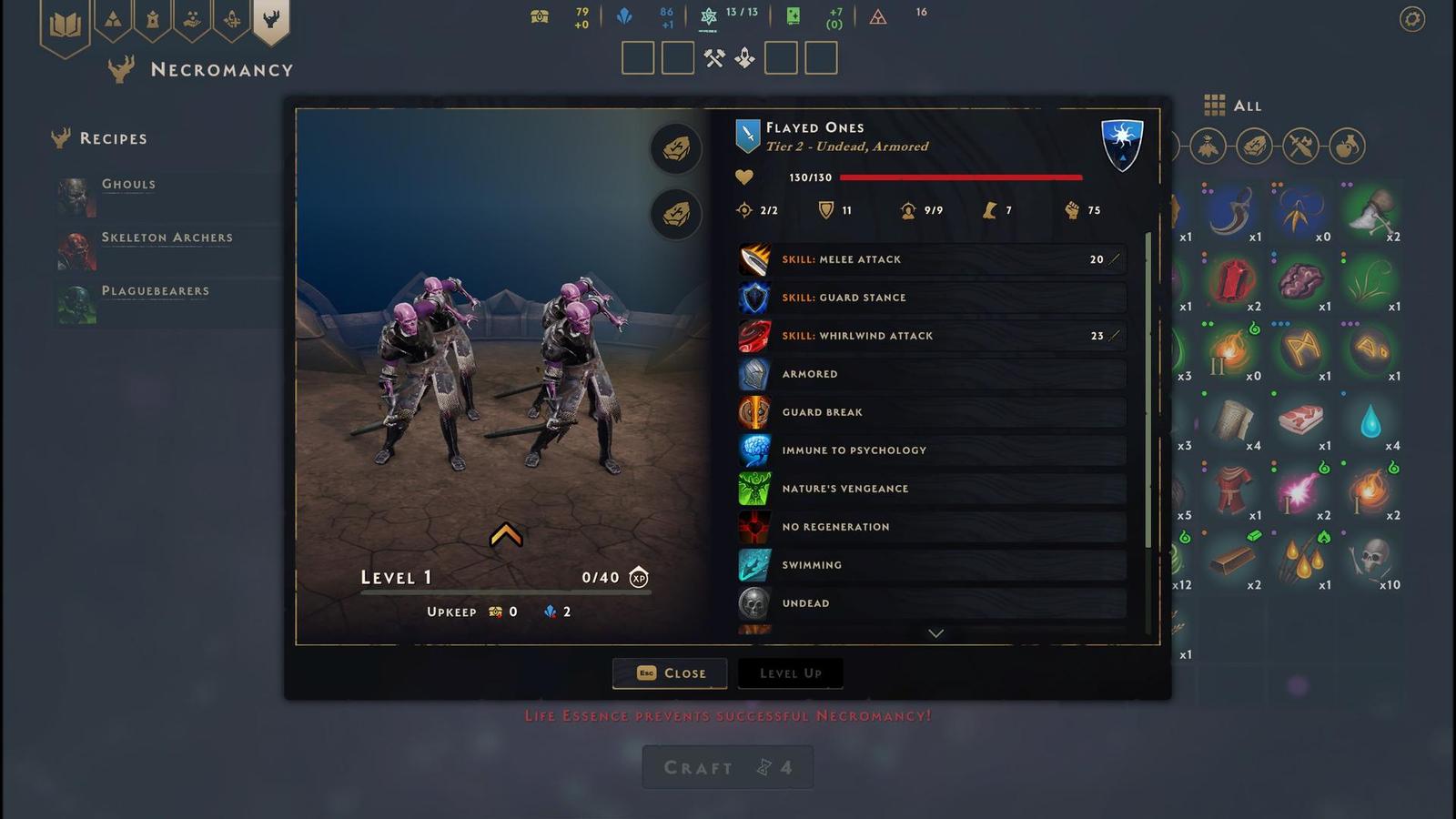
Task: Open the All category filter grid
Action: click(x=1216, y=106)
